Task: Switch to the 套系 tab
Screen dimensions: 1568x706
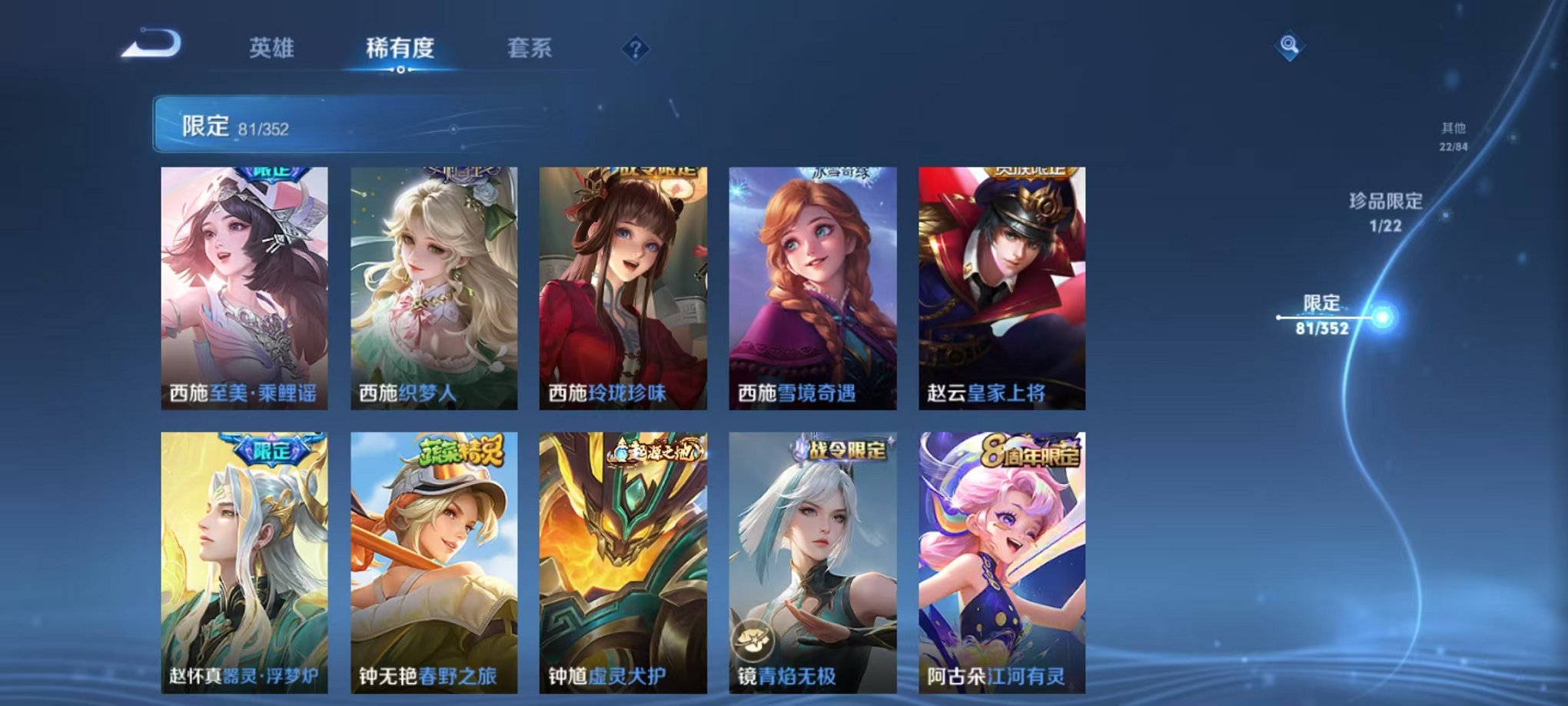Action: [x=536, y=48]
